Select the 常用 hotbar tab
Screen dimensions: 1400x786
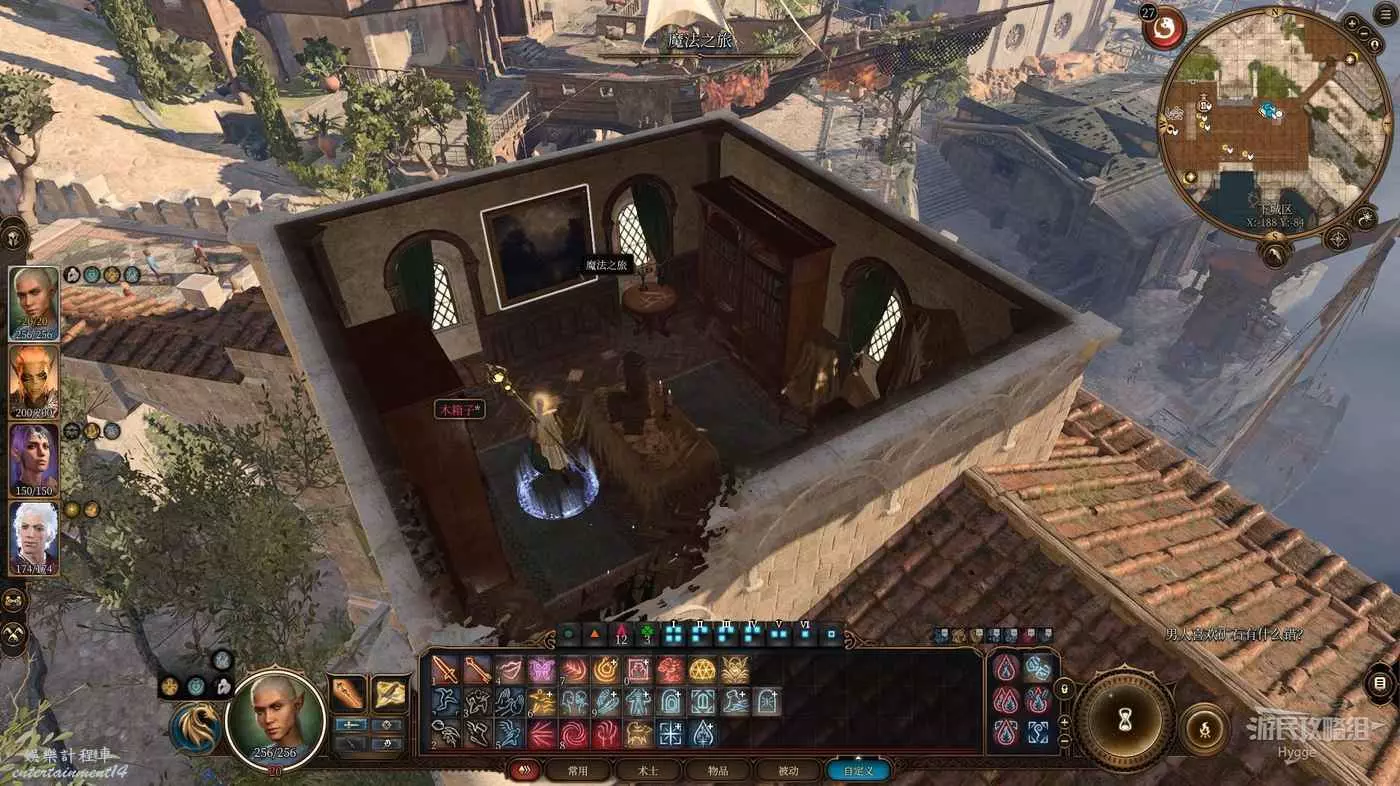[x=577, y=771]
